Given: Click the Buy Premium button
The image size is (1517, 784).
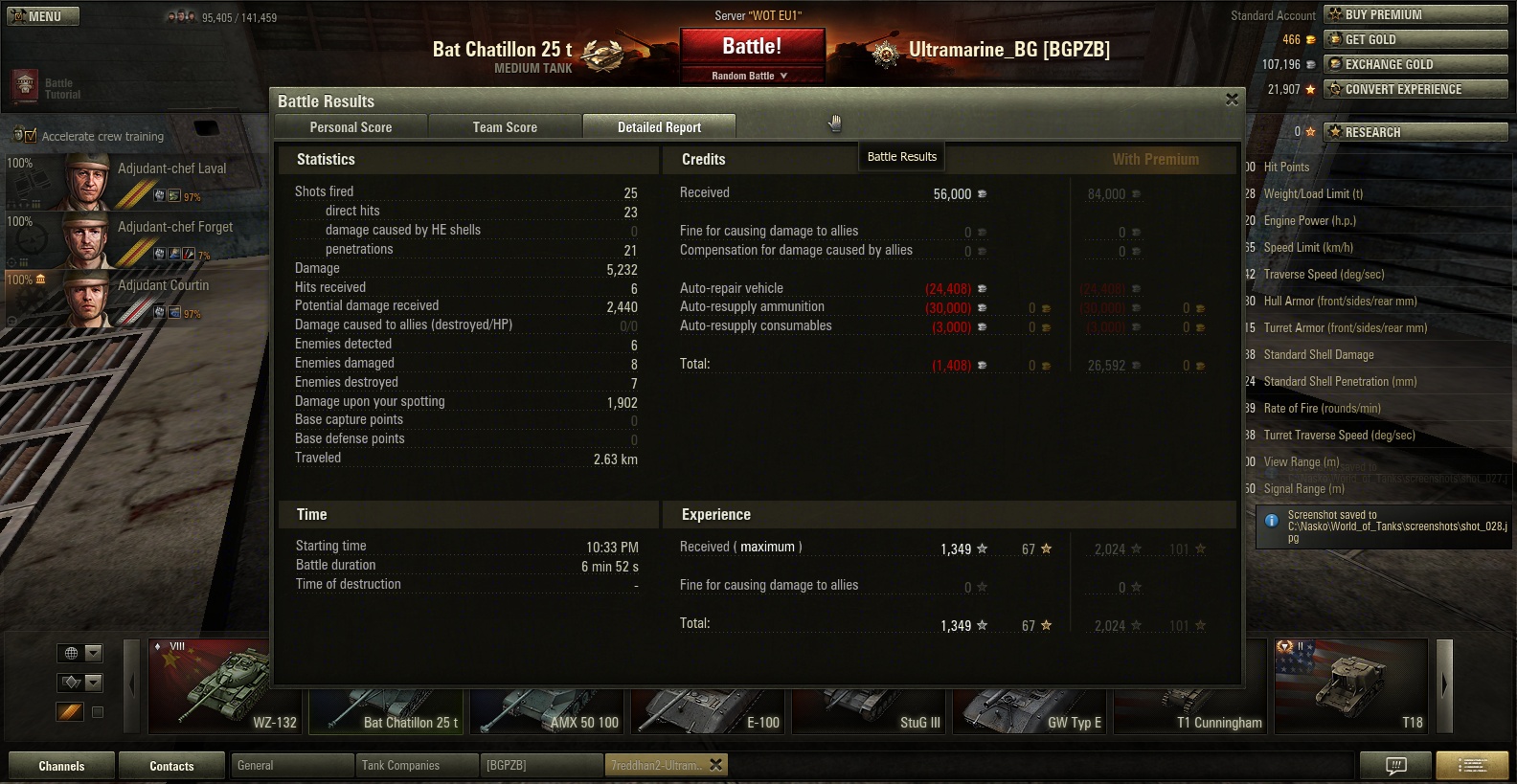Looking at the screenshot, I should click(x=1415, y=14).
